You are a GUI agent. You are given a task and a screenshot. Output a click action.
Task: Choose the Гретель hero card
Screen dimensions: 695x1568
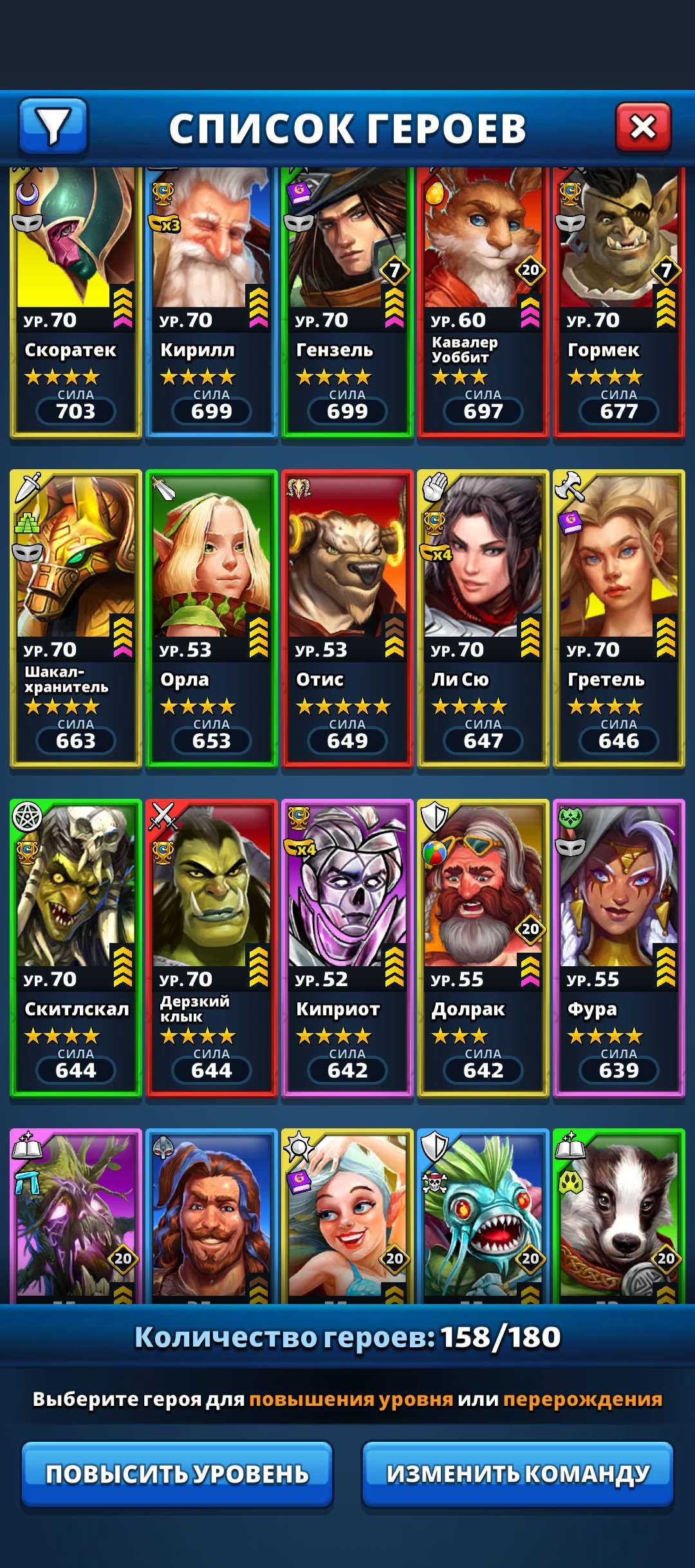619,618
